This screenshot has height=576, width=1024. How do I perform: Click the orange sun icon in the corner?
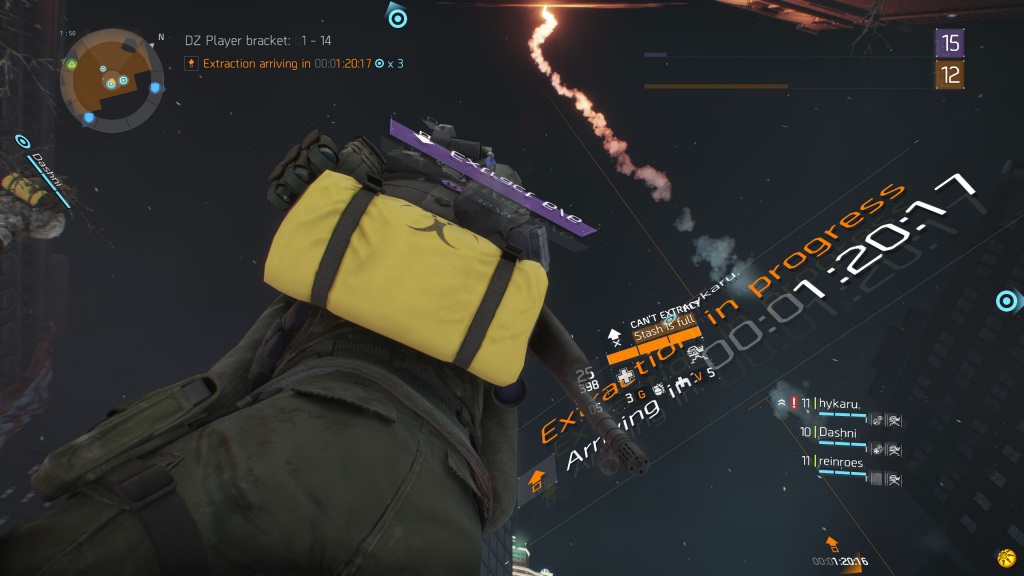(1004, 557)
